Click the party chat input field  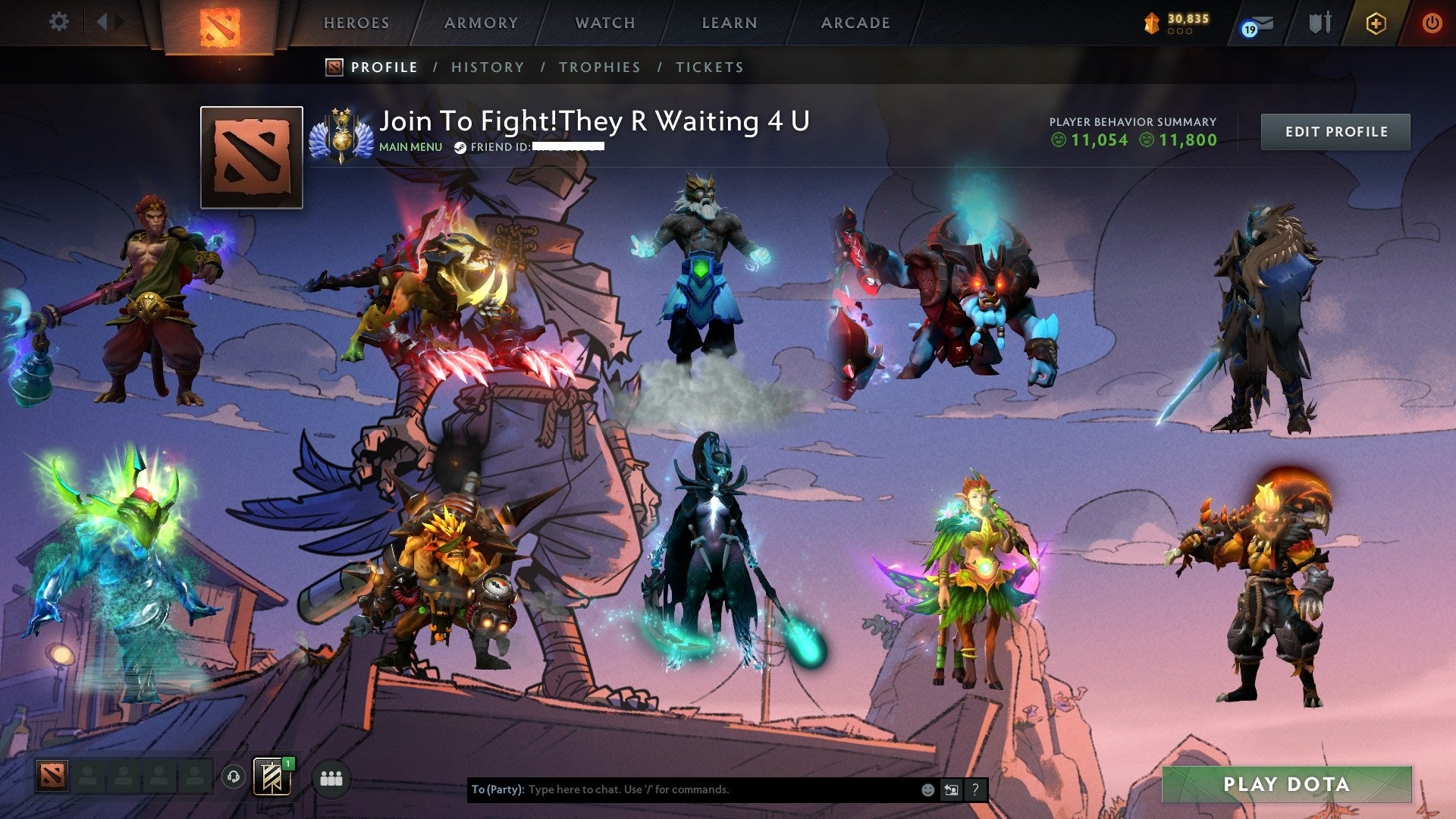[x=682, y=789]
